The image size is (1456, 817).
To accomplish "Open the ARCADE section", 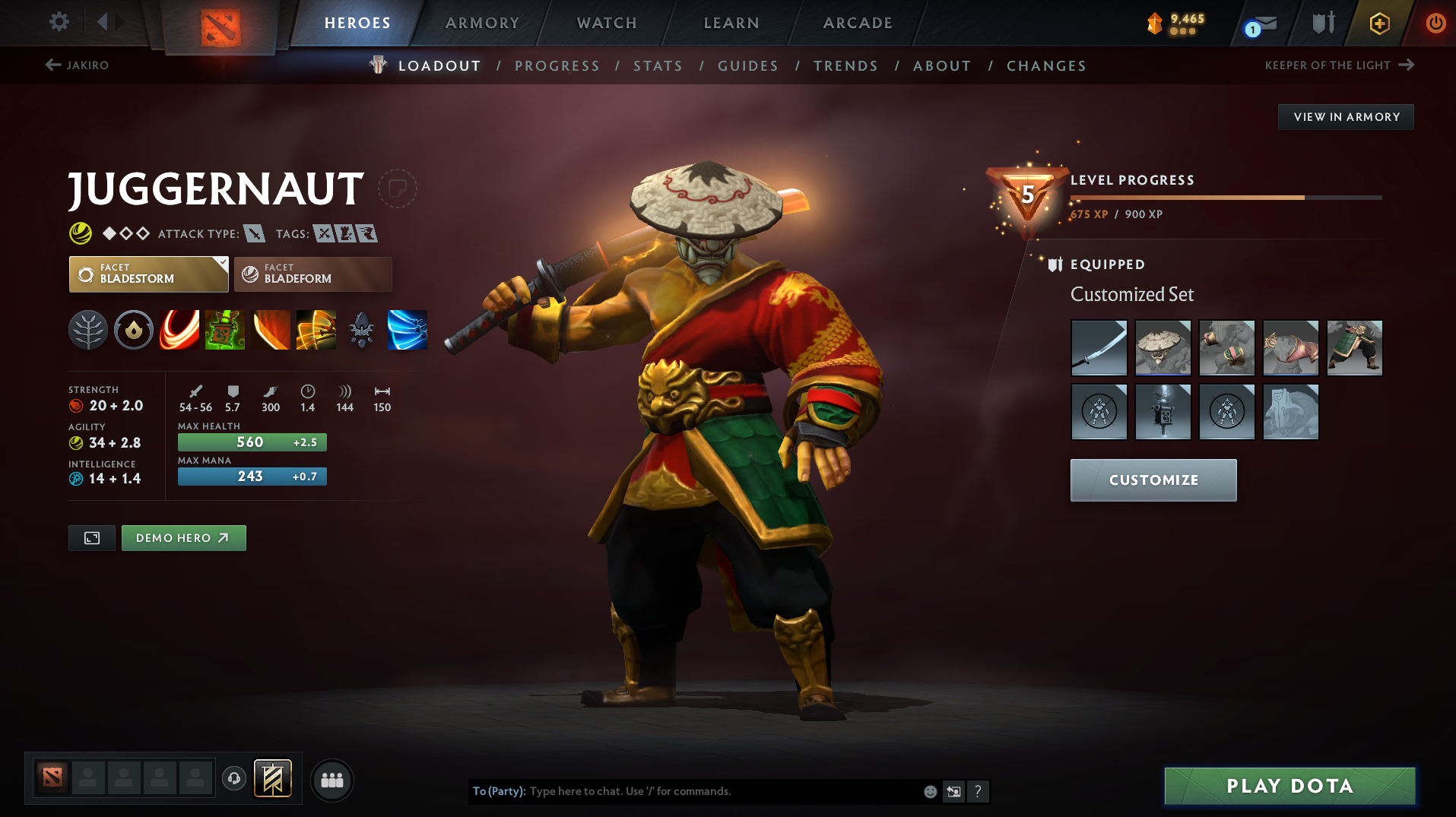I will point(857,23).
